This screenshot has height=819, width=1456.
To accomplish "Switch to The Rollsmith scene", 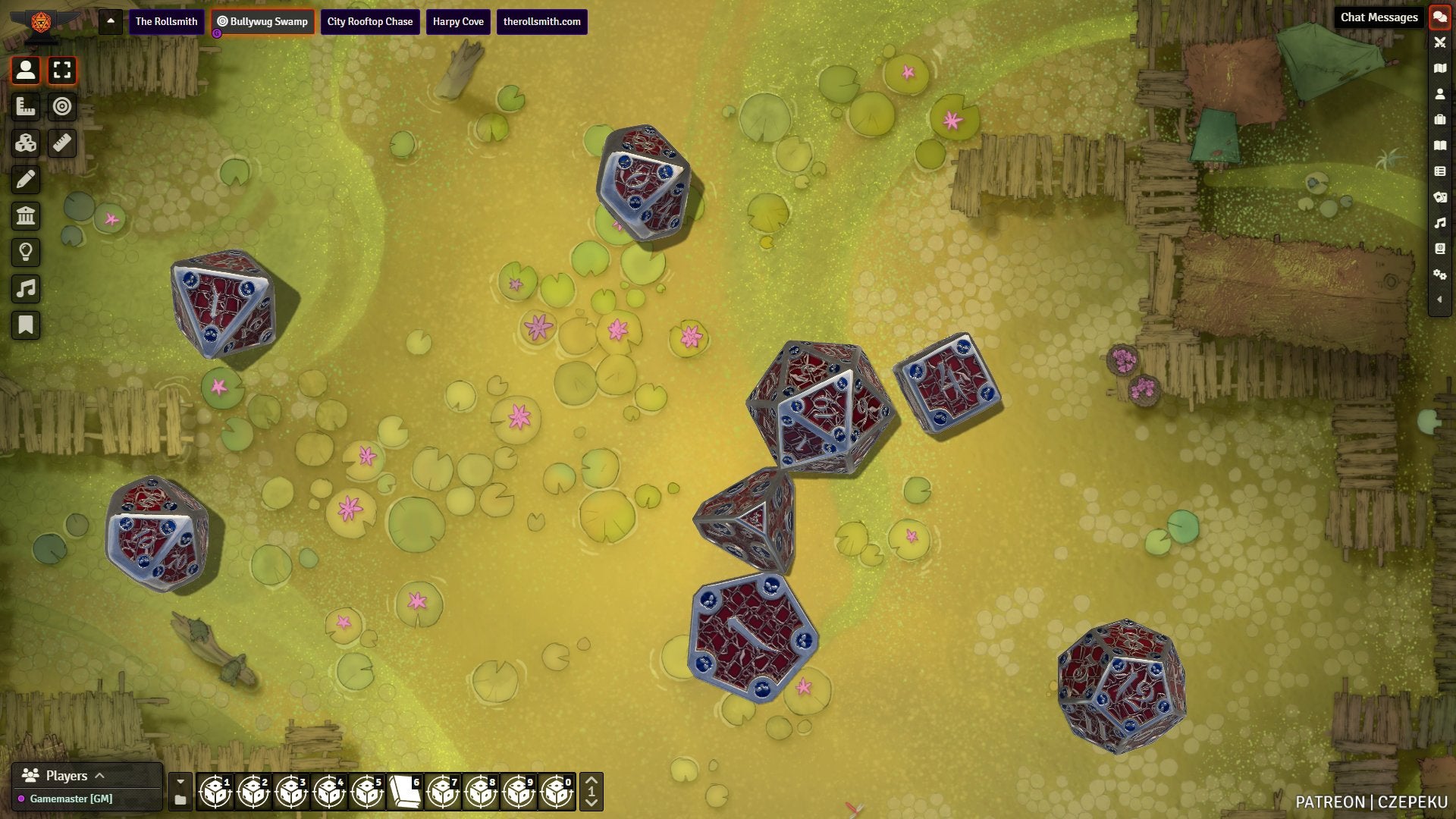I will [x=166, y=21].
